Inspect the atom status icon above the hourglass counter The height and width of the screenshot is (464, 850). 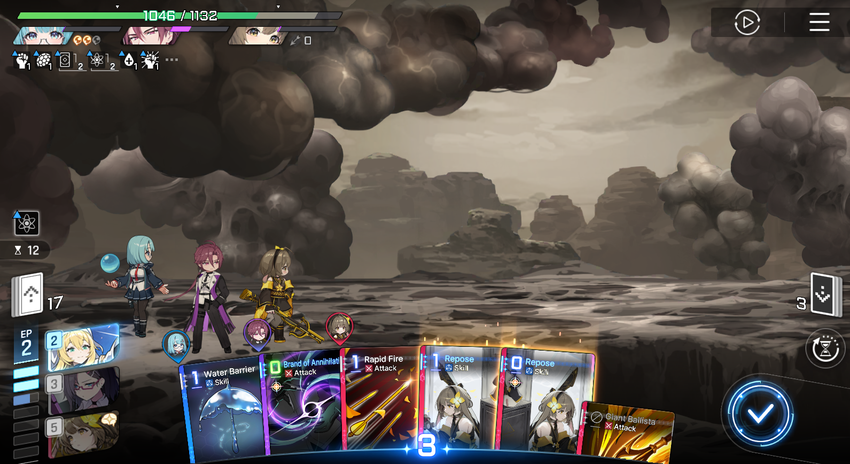click(x=26, y=223)
